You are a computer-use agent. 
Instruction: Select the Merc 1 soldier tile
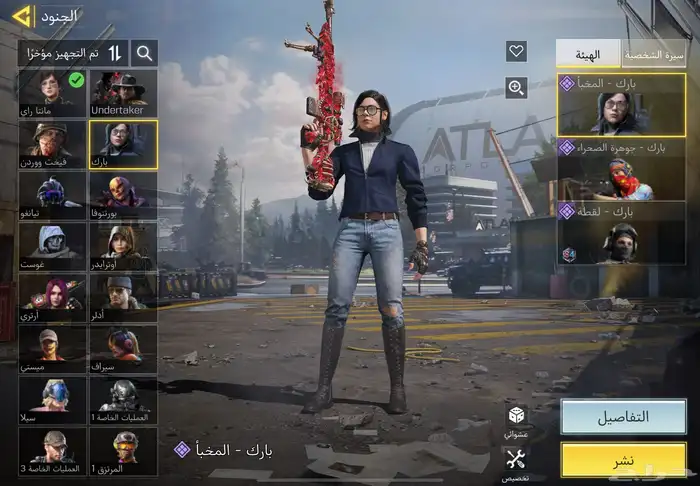coord(123,452)
